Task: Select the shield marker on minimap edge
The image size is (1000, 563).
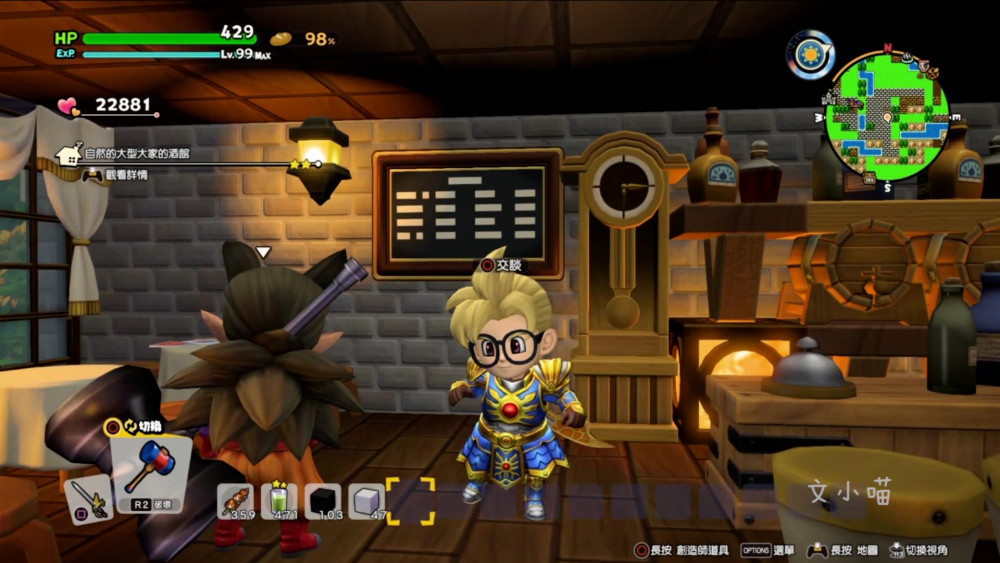Action: (924, 67)
